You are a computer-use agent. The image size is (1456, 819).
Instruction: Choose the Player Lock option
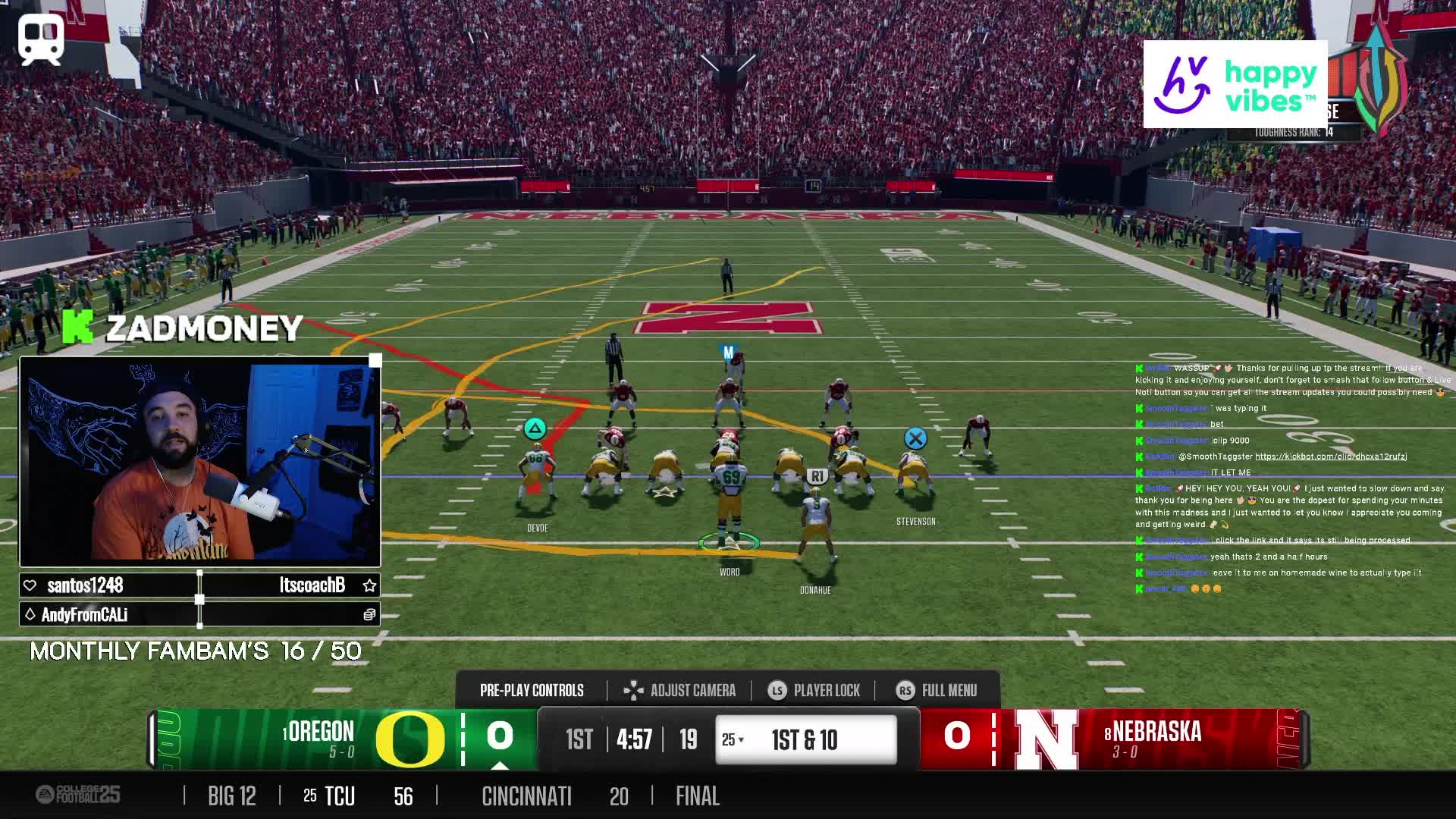[814, 690]
